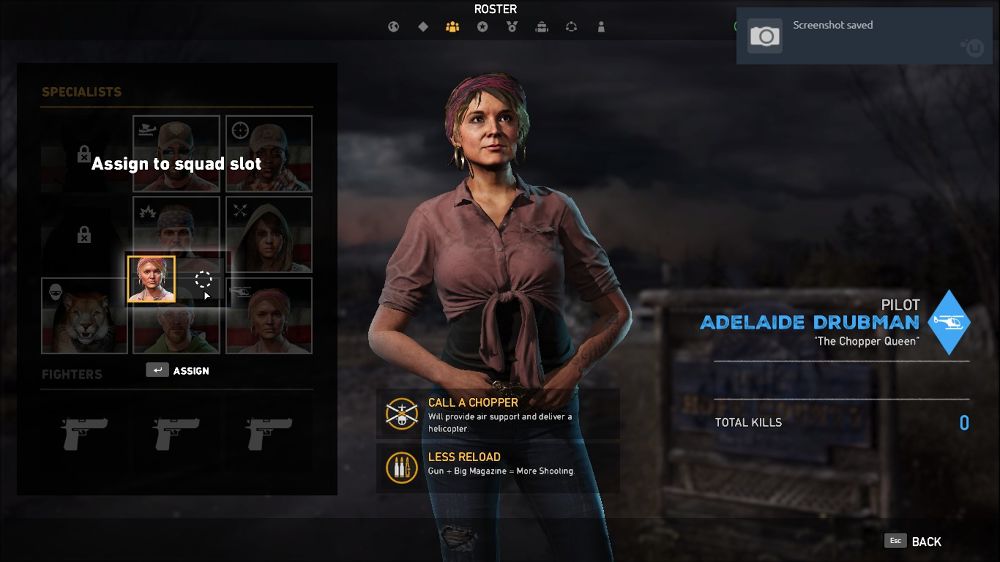Open the star circle tab
Screen dimensions: 1000x562
482,27
